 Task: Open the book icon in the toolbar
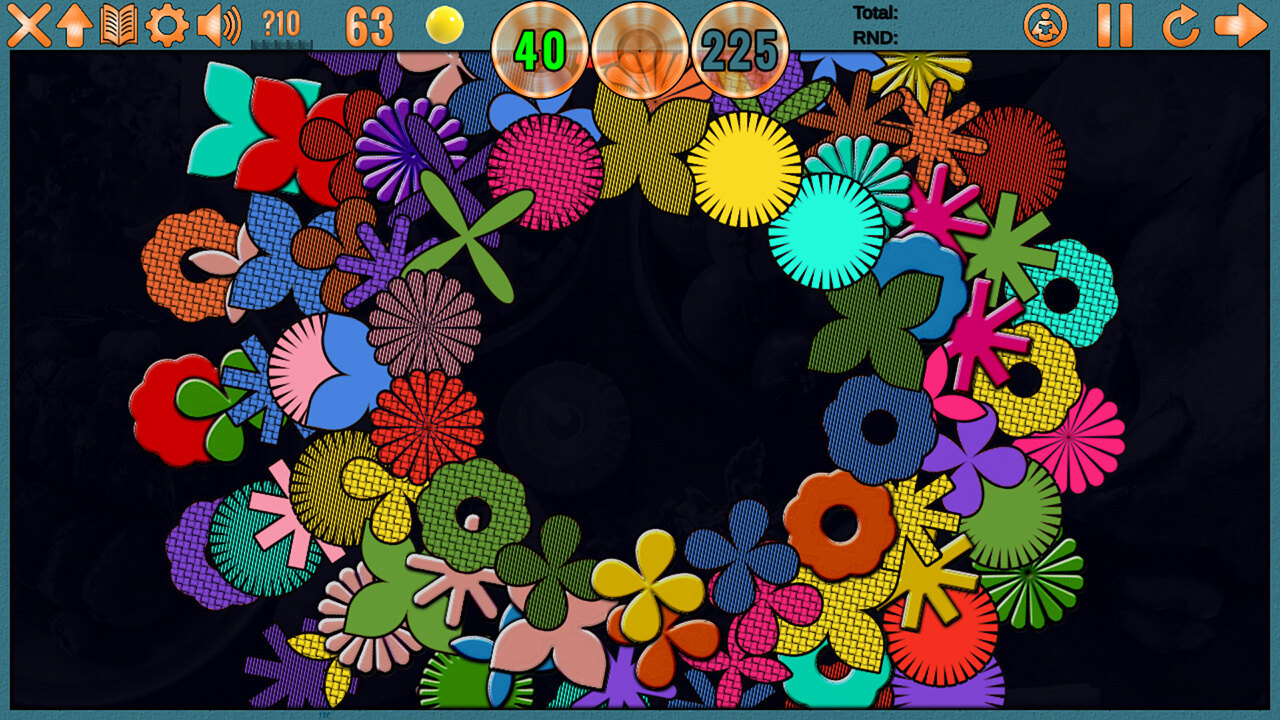click(x=119, y=25)
